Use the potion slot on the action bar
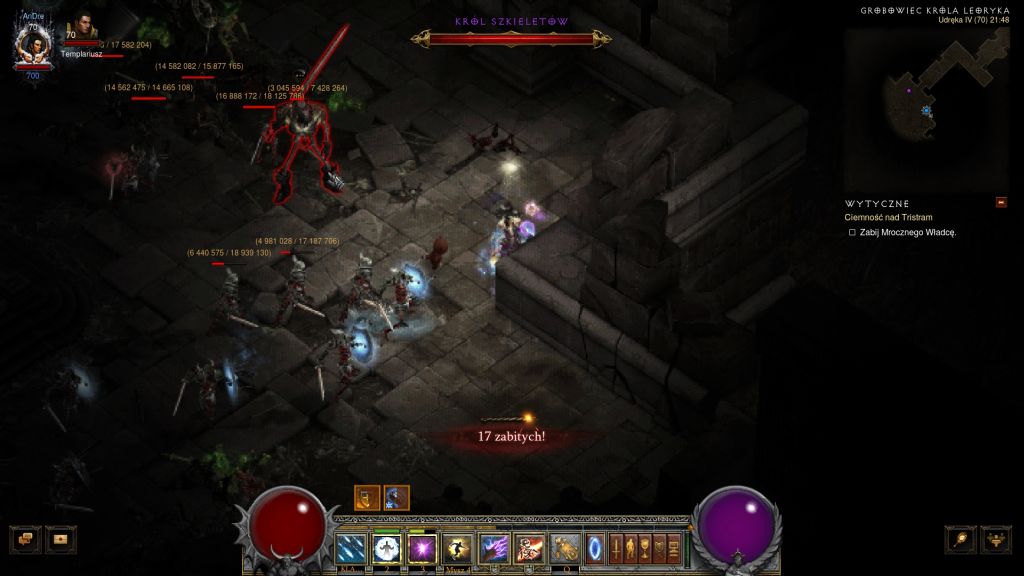The height and width of the screenshot is (576, 1024). click(565, 548)
